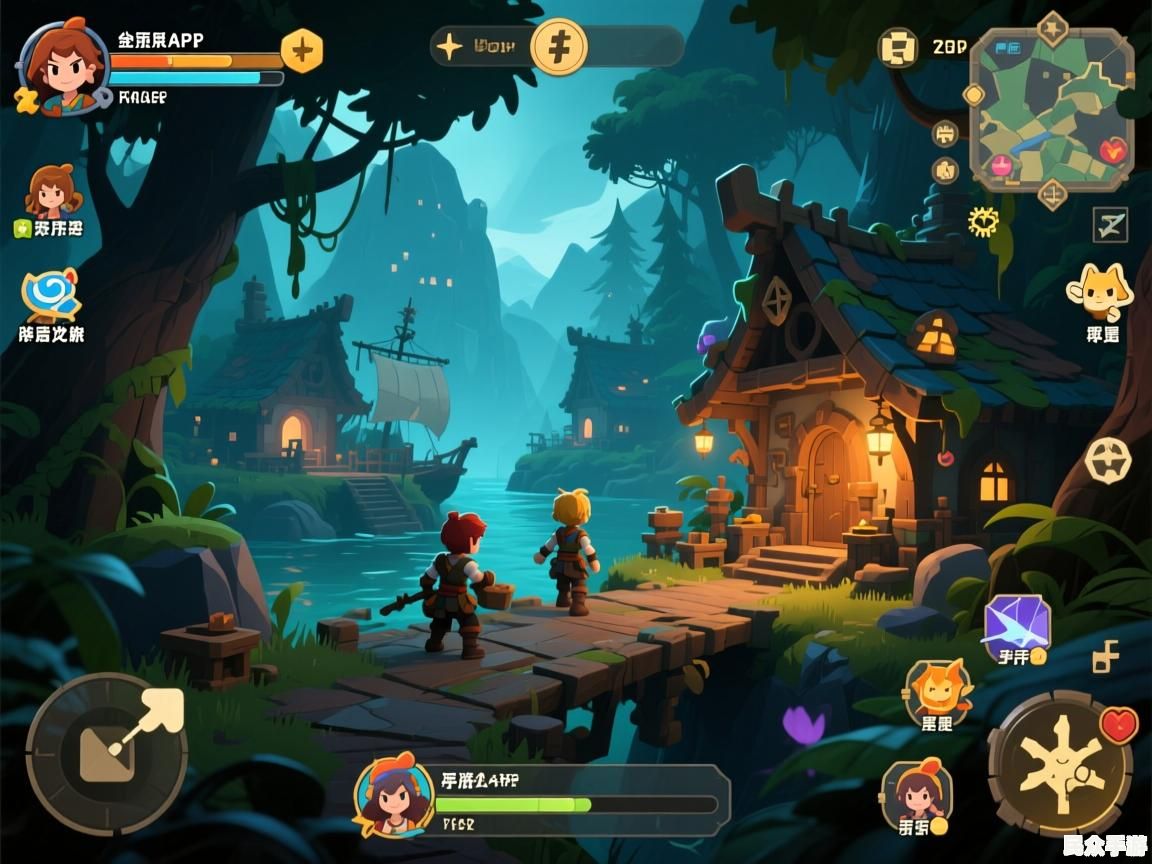Click the square Z button under minimap

pos(1109,225)
